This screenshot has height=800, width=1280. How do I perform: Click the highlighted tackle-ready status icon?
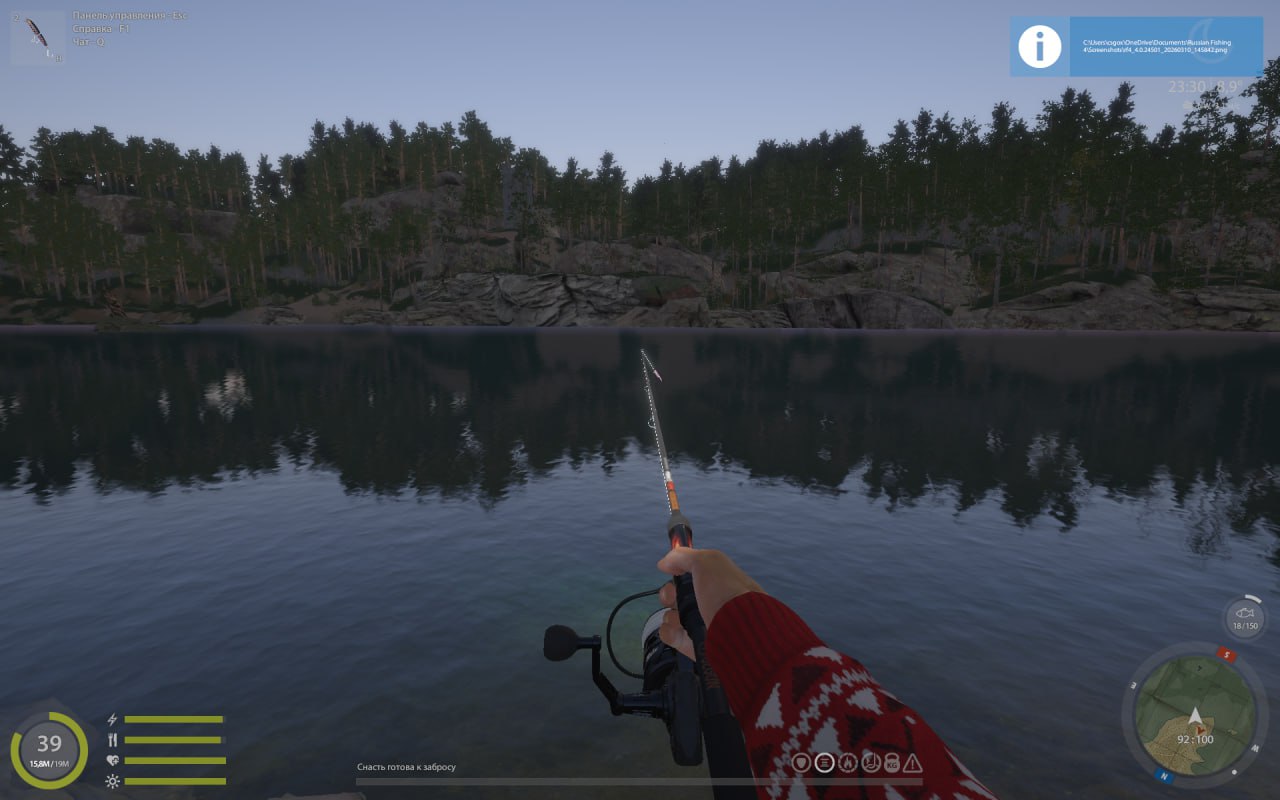tap(824, 763)
